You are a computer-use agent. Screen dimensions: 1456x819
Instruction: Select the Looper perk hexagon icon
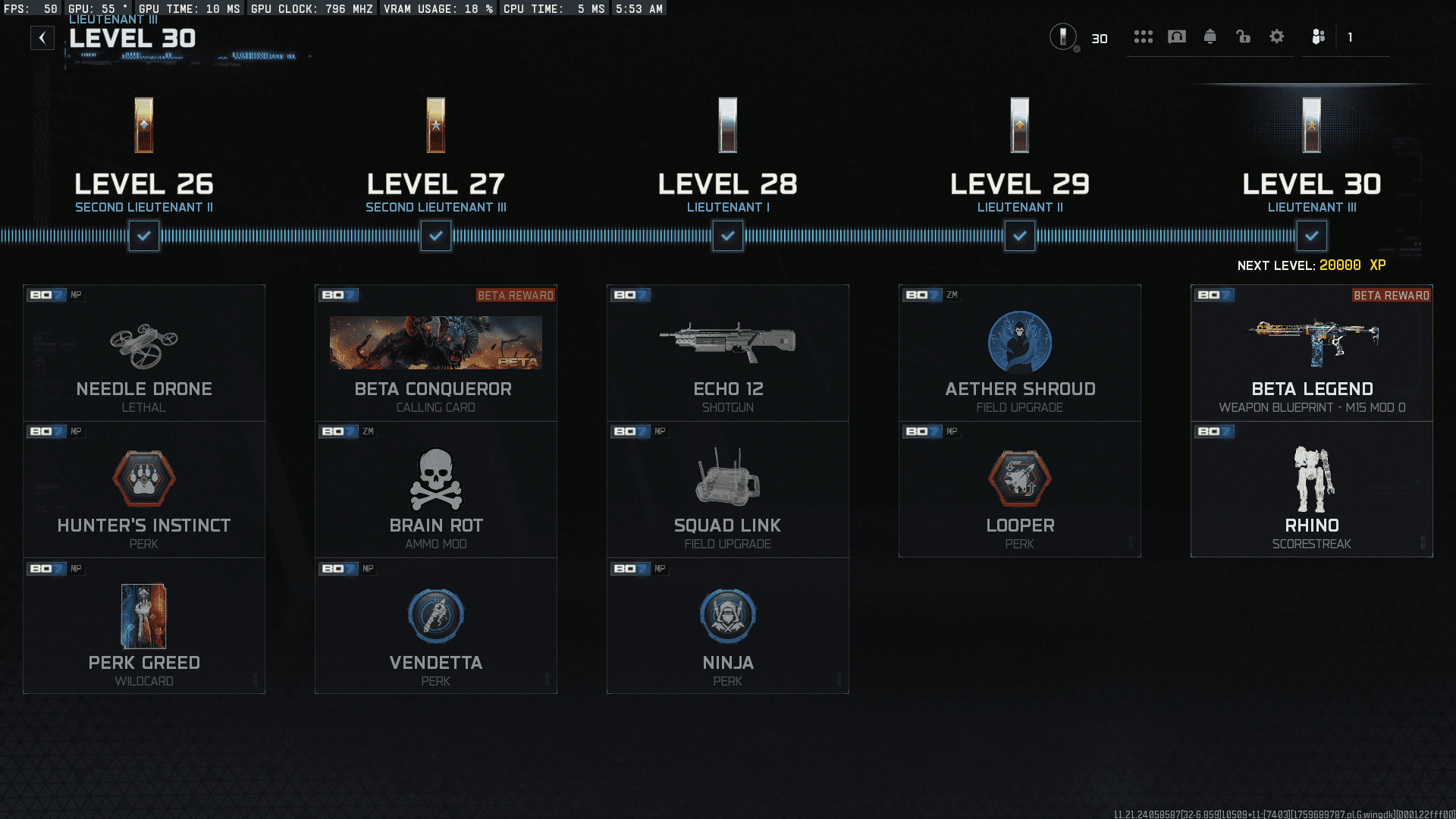click(1019, 479)
